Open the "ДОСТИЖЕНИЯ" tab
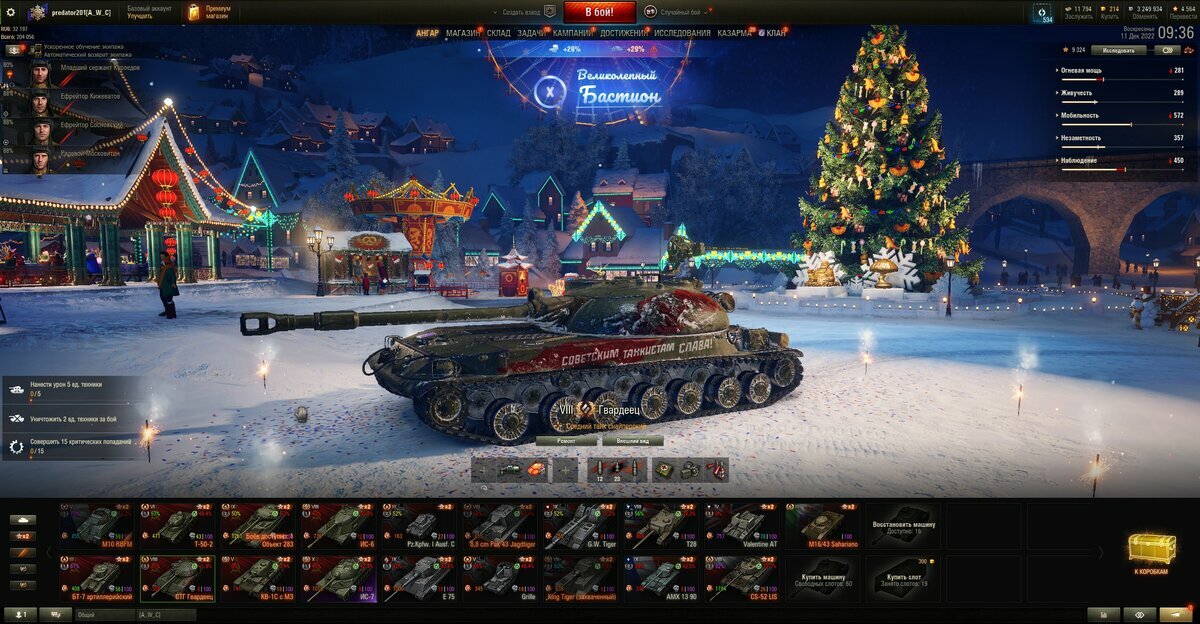This screenshot has width=1200, height=624. click(622, 33)
